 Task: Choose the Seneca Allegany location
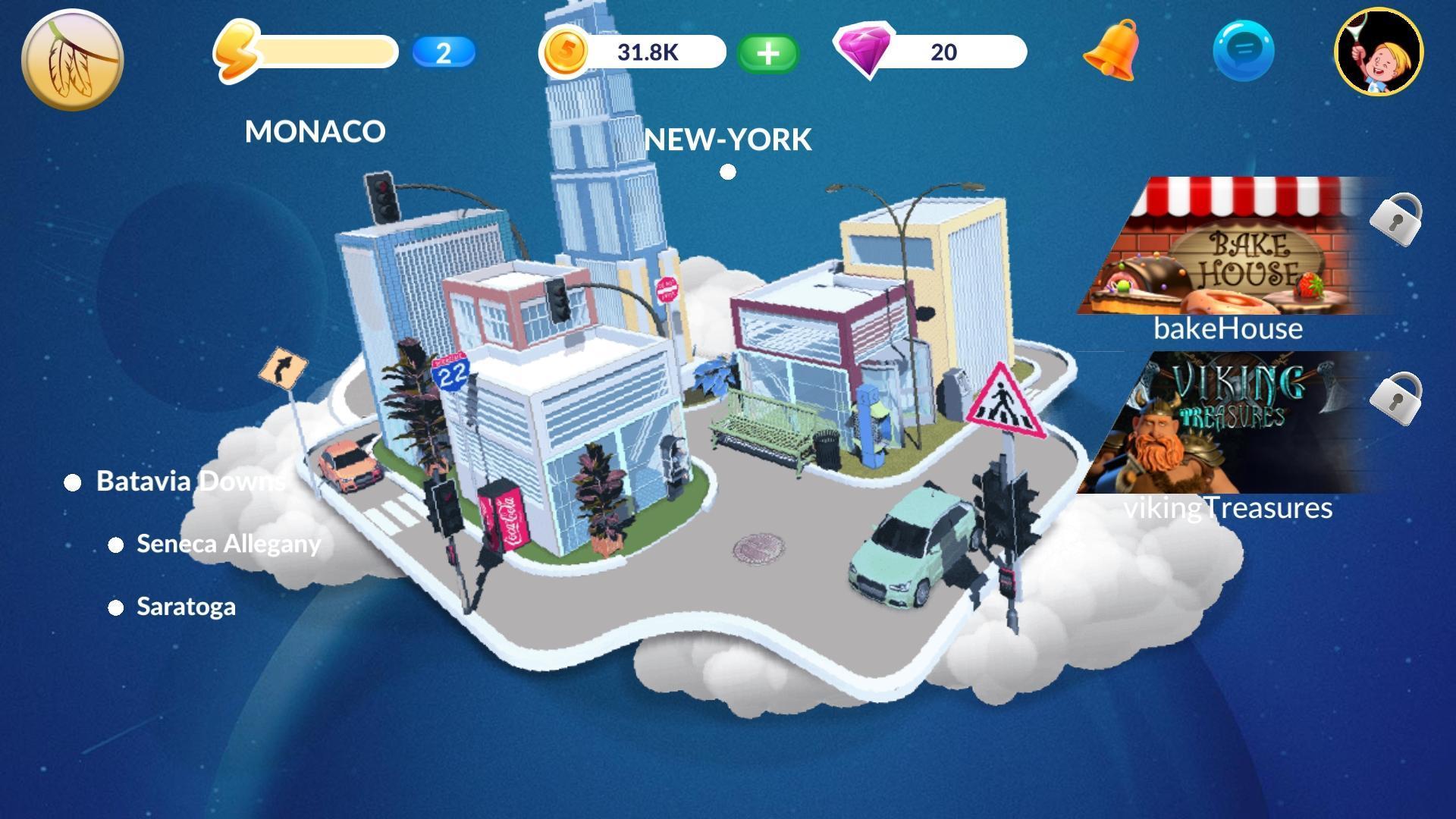227,544
